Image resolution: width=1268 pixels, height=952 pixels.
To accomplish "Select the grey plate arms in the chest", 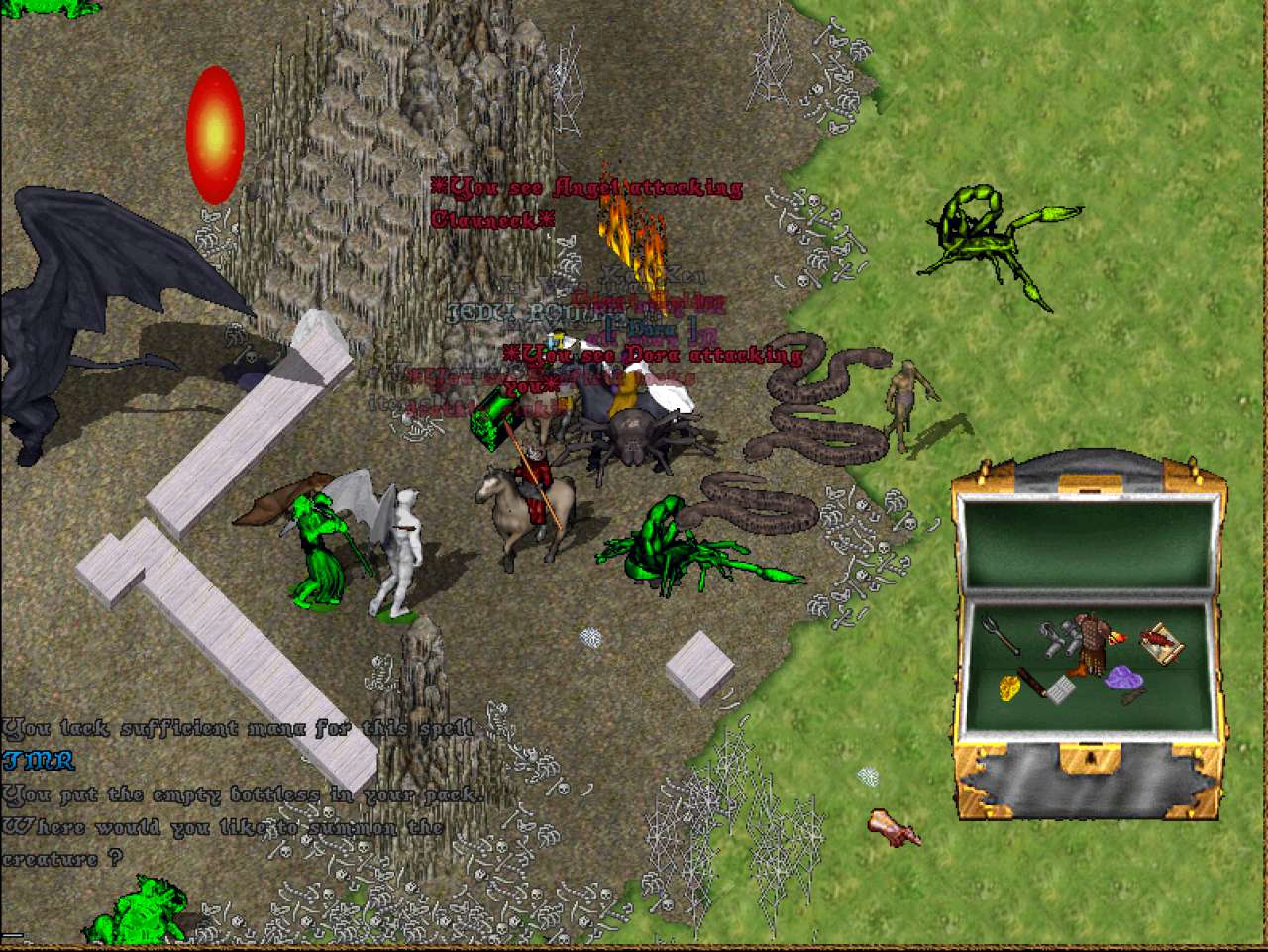I will tap(1062, 639).
